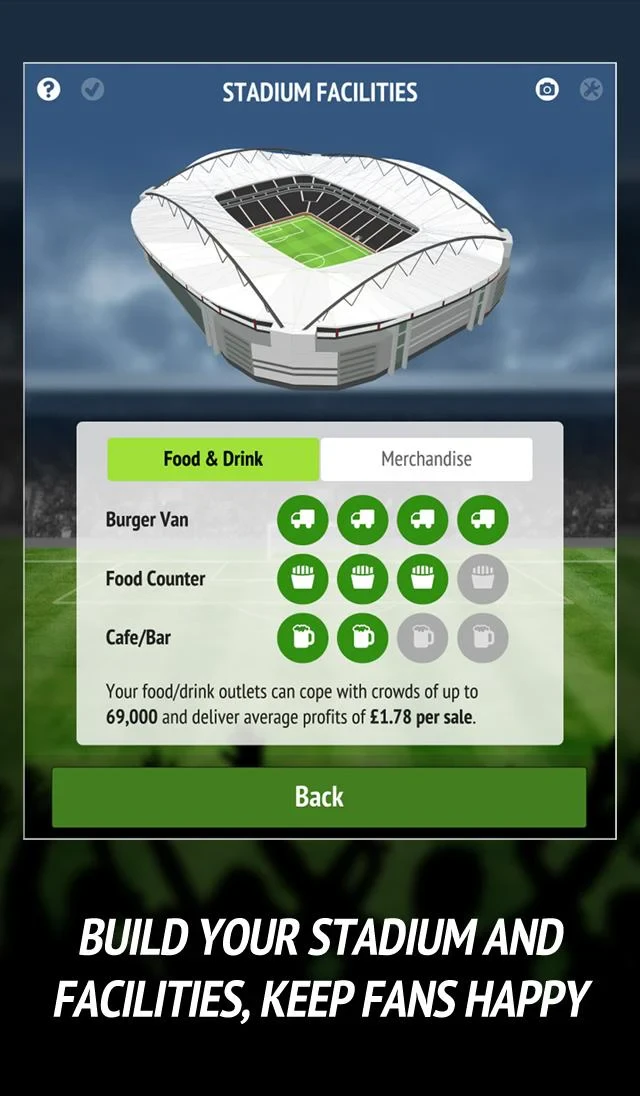Viewport: 640px width, 1096px height.
Task: Go back using the green Back button
Action: pos(319,797)
